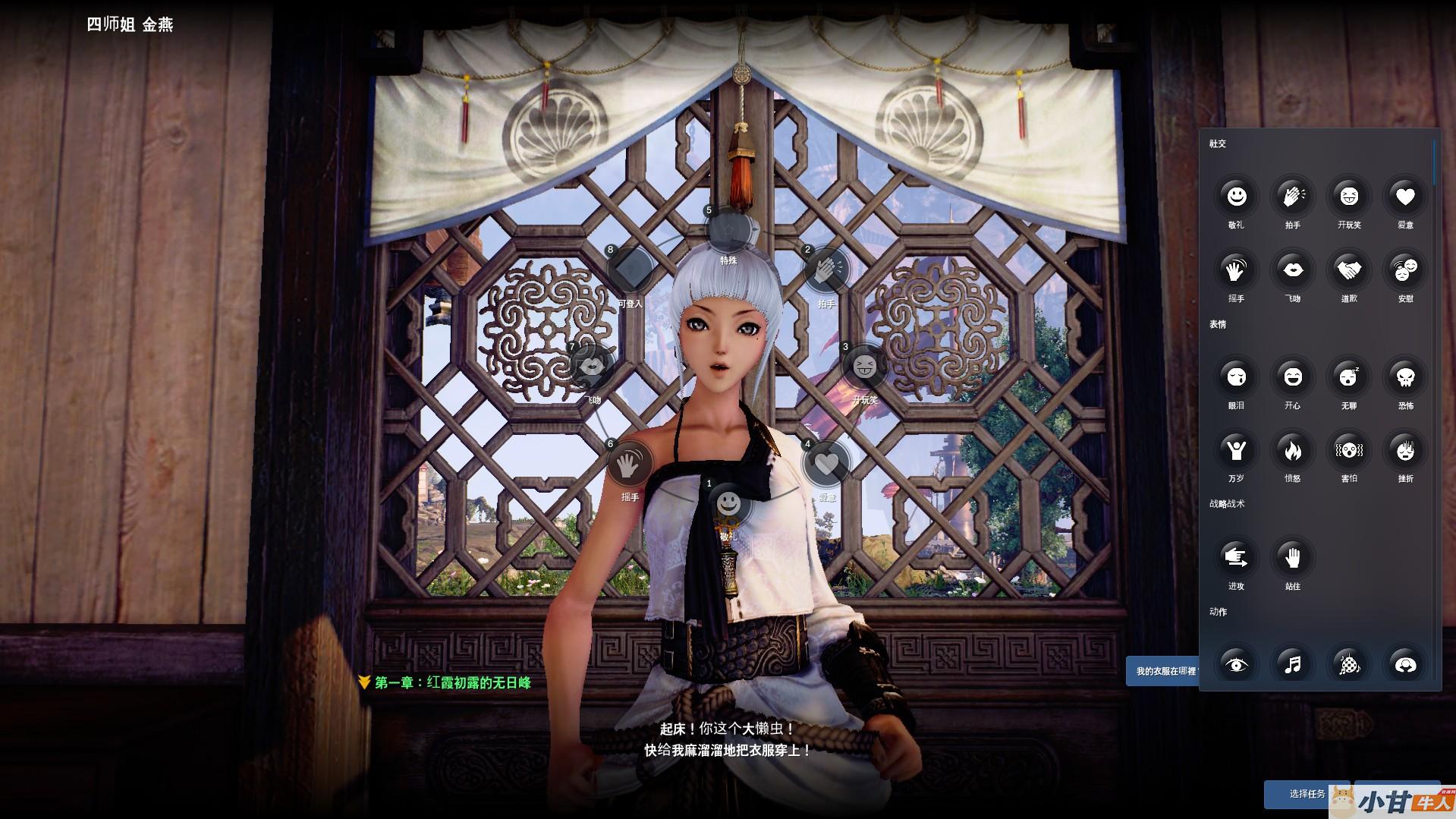1456x819 pixels.
Task: Use the 挫折 frustrated face emote
Action: (1404, 450)
